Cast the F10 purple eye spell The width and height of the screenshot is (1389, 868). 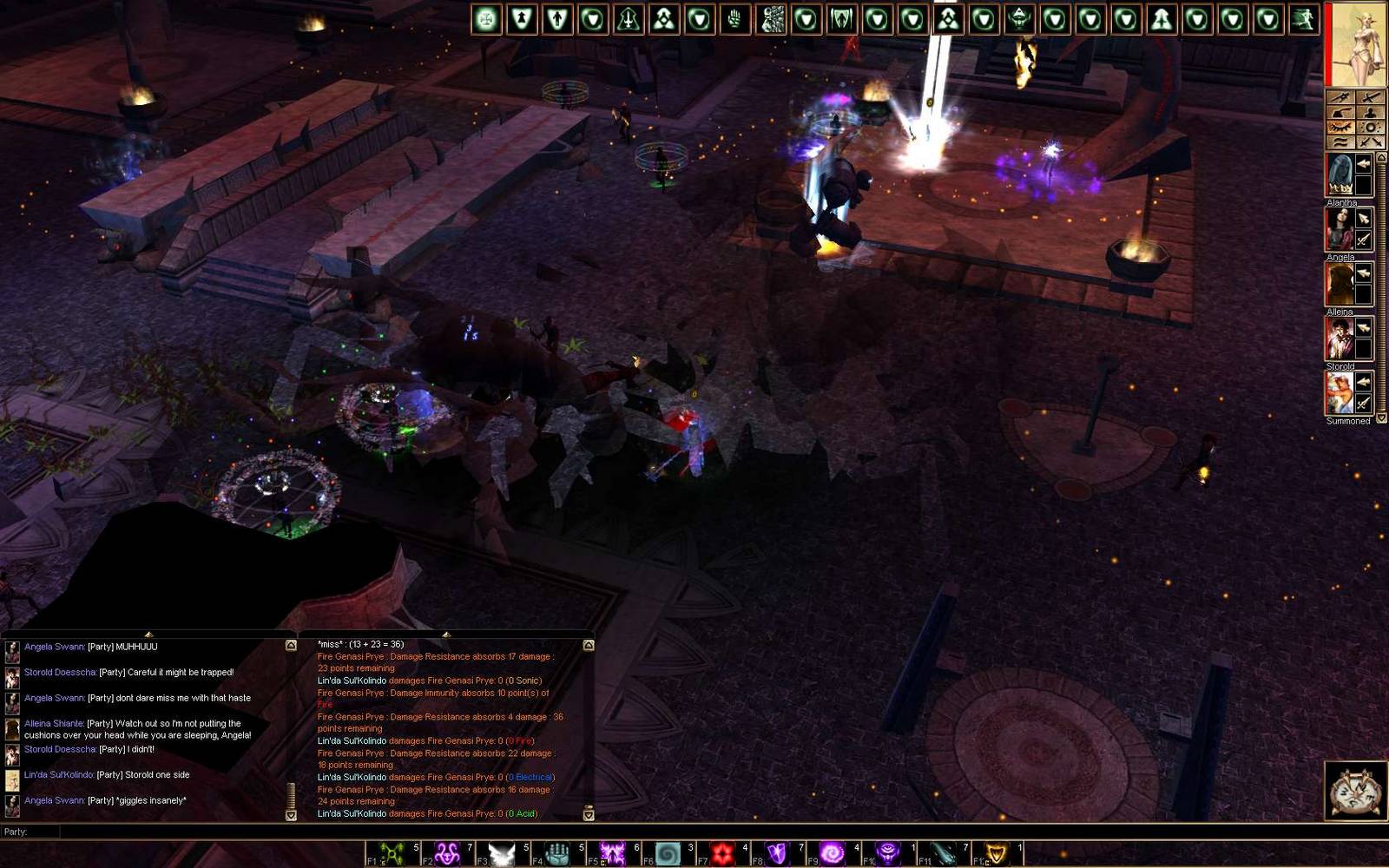tap(887, 854)
